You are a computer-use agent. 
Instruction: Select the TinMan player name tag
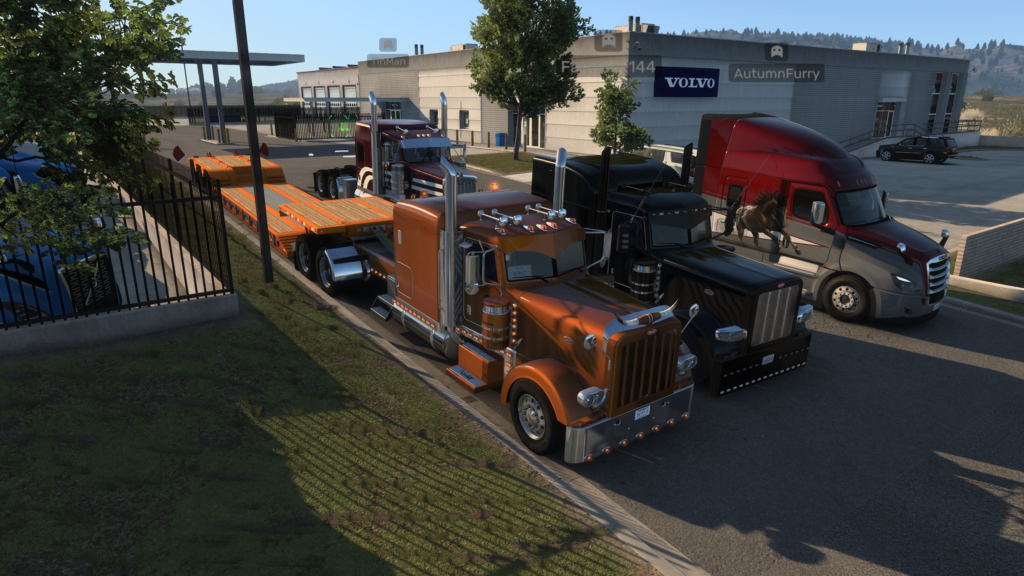pyautogui.click(x=387, y=61)
